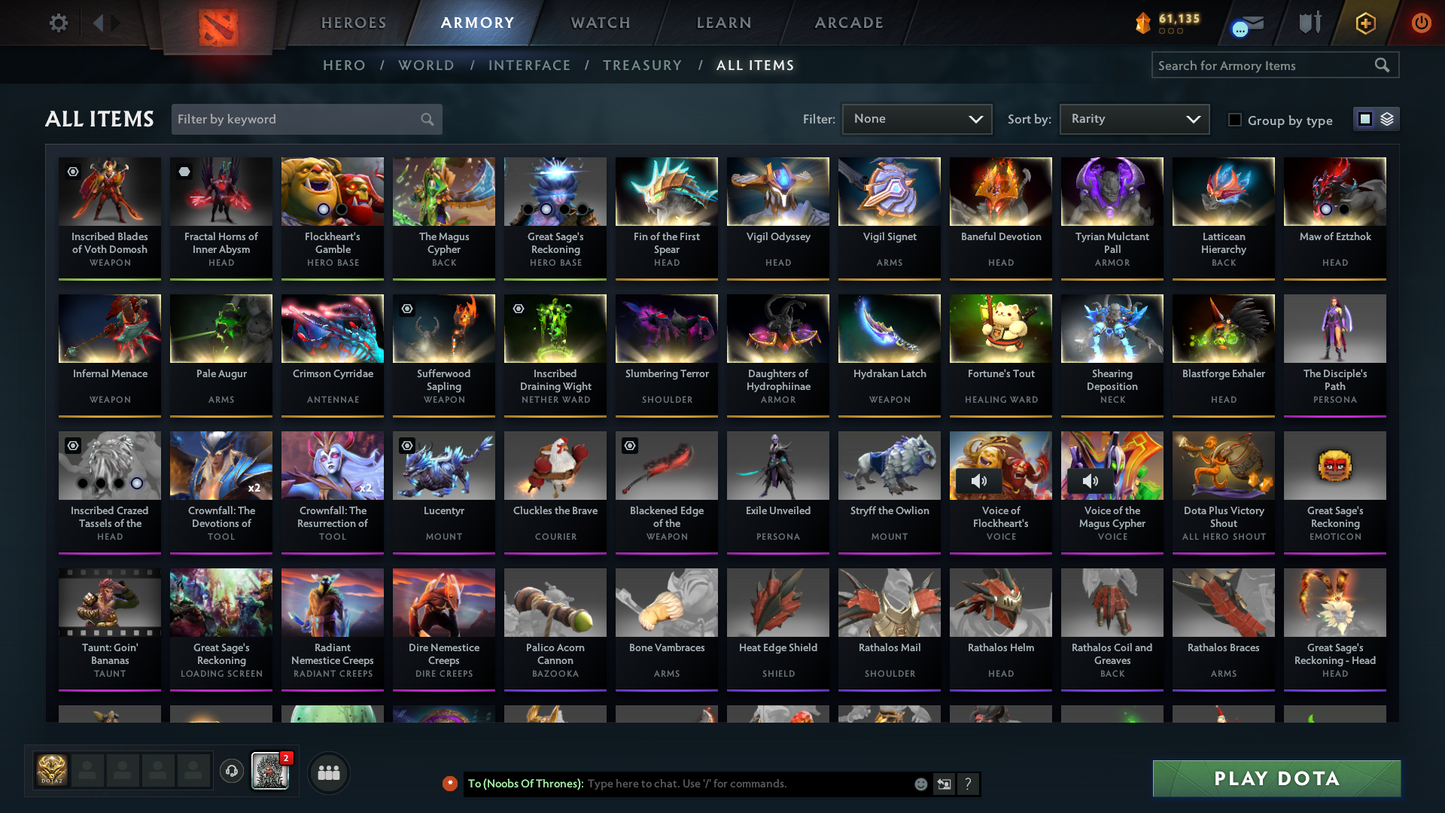1445x813 pixels.
Task: Switch to stacked layers view toggle
Action: (x=1387, y=118)
